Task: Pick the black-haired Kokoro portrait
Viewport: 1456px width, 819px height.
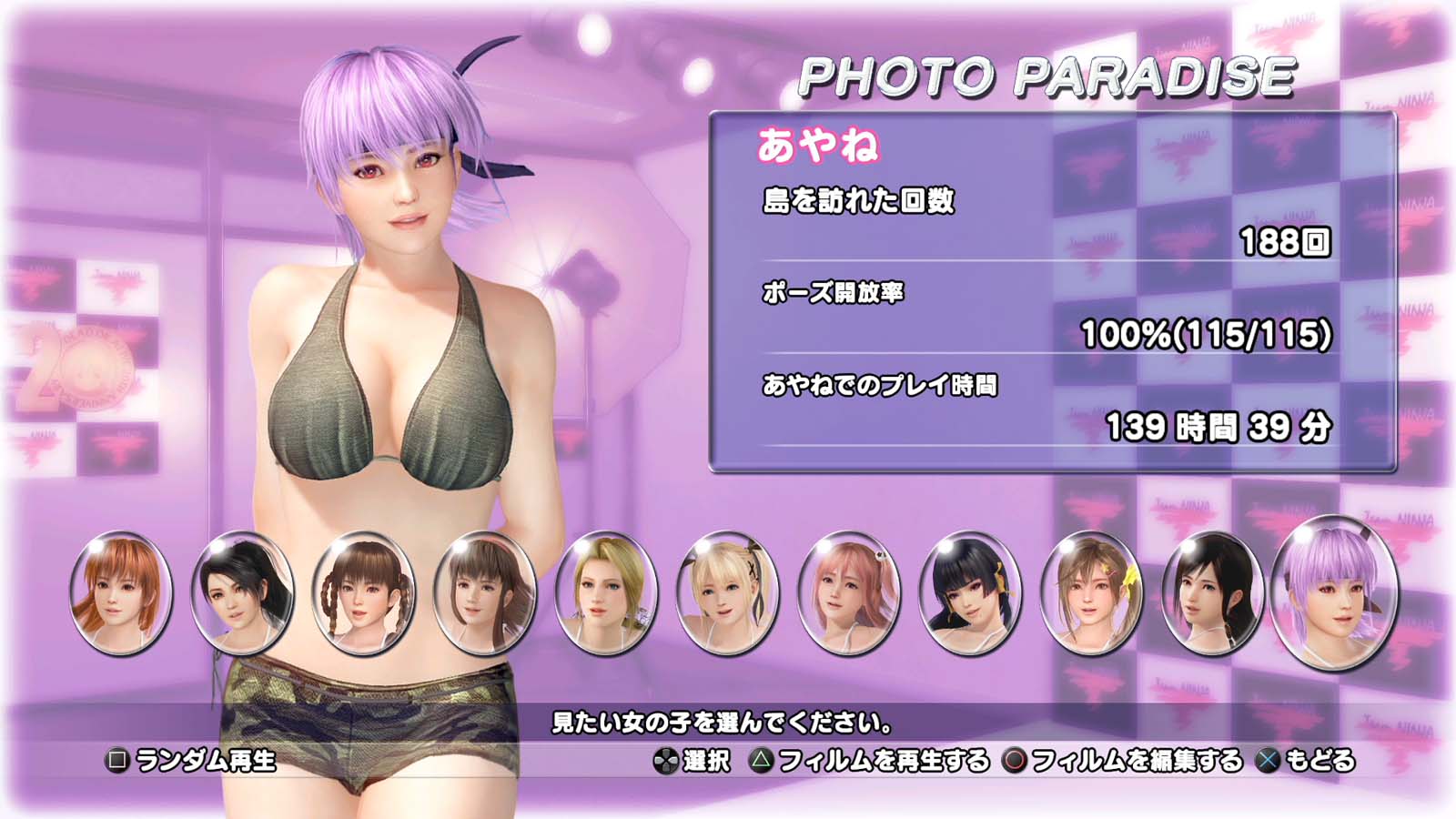Action: coord(1212,592)
